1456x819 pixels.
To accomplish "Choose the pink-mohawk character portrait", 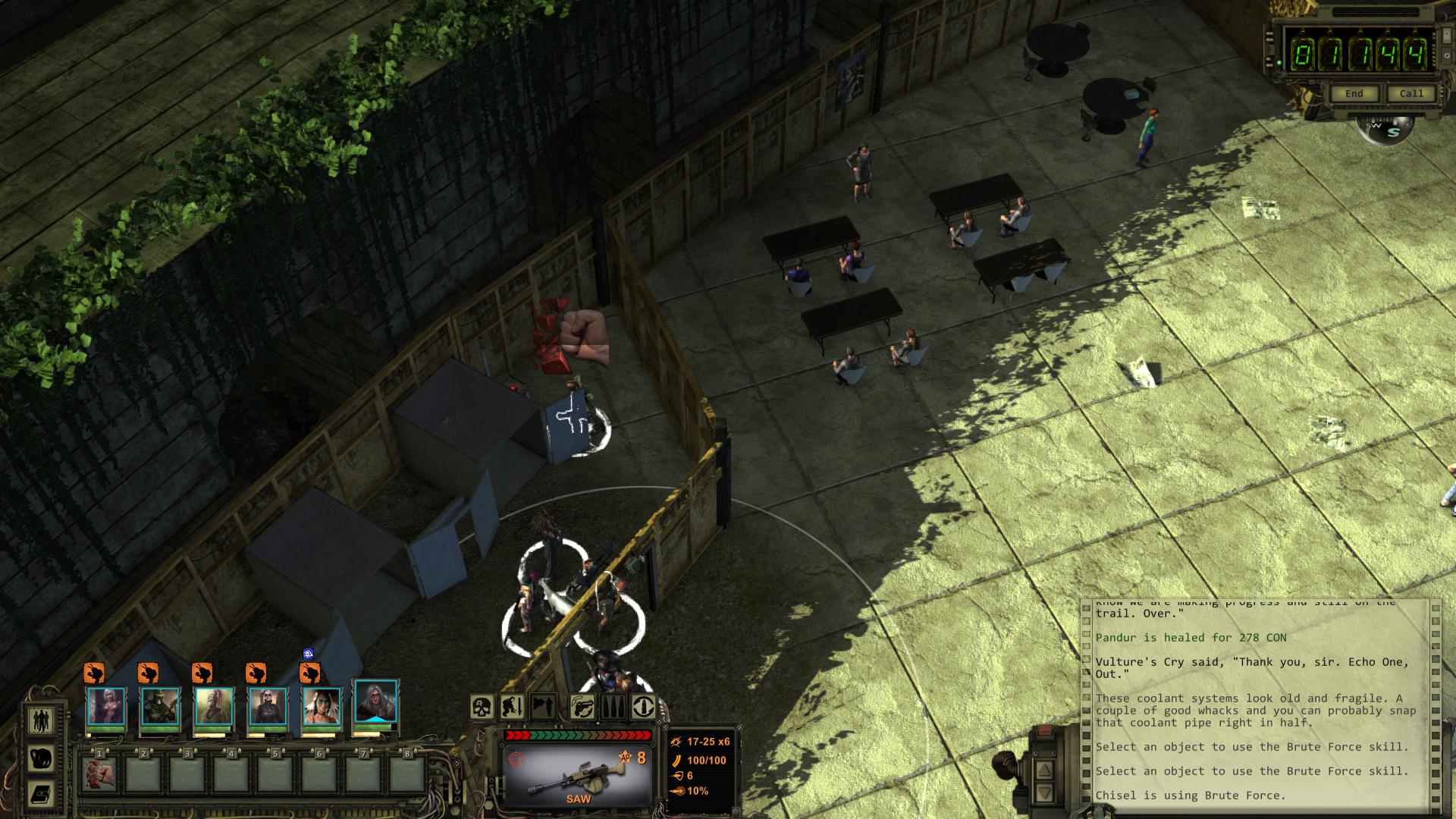I will (x=214, y=707).
